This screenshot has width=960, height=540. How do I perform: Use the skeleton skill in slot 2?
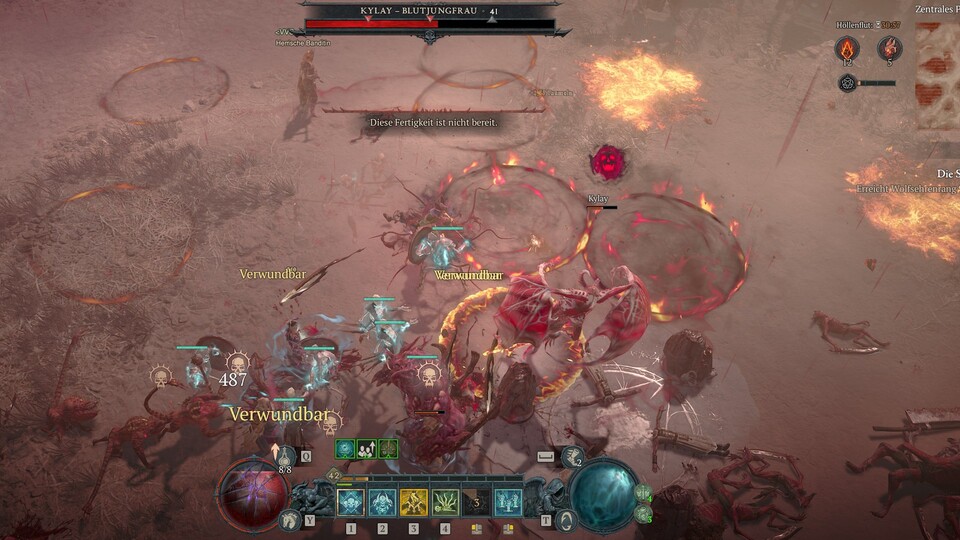pyautogui.click(x=381, y=501)
